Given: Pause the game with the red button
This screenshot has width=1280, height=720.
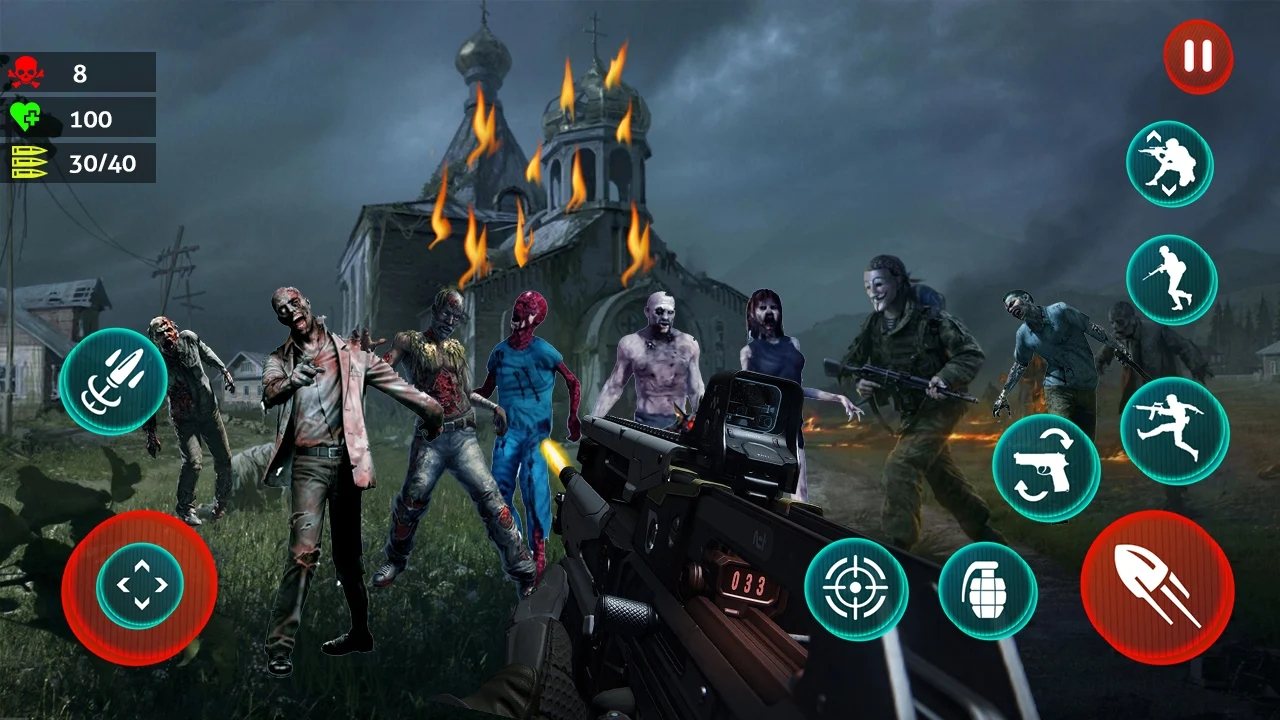Looking at the screenshot, I should tap(1197, 57).
